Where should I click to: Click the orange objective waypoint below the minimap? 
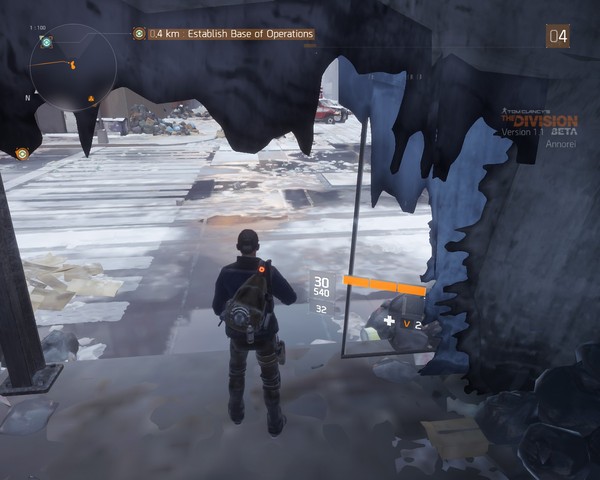pos(22,154)
